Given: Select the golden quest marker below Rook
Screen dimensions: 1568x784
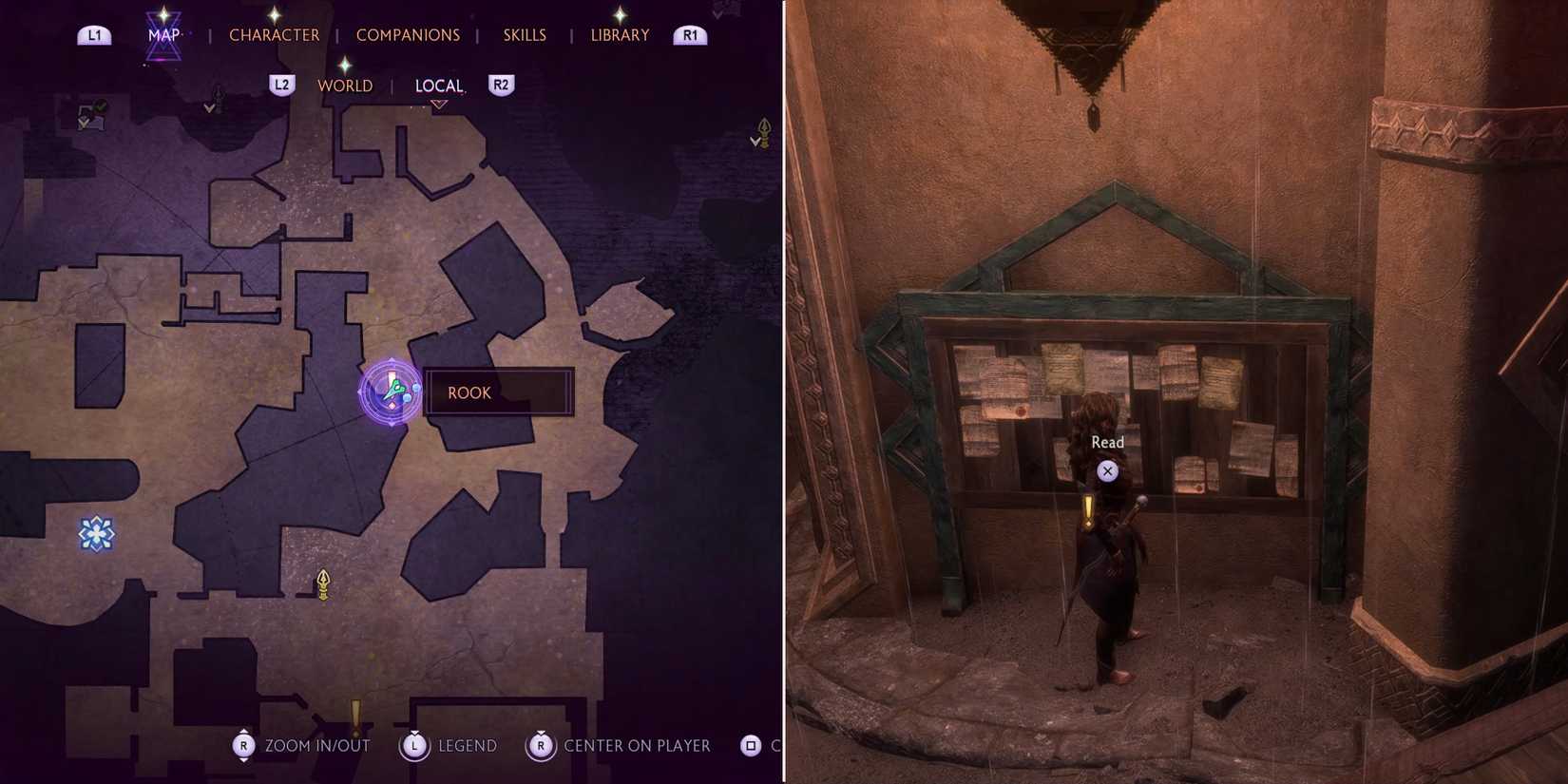Looking at the screenshot, I should tap(322, 583).
